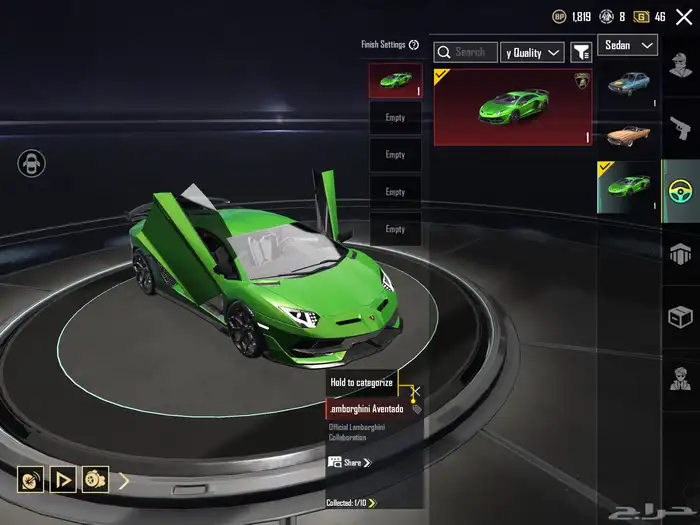The width and height of the screenshot is (700, 525).
Task: Select the orange convertible thumbnail
Action: pyautogui.click(x=630, y=135)
